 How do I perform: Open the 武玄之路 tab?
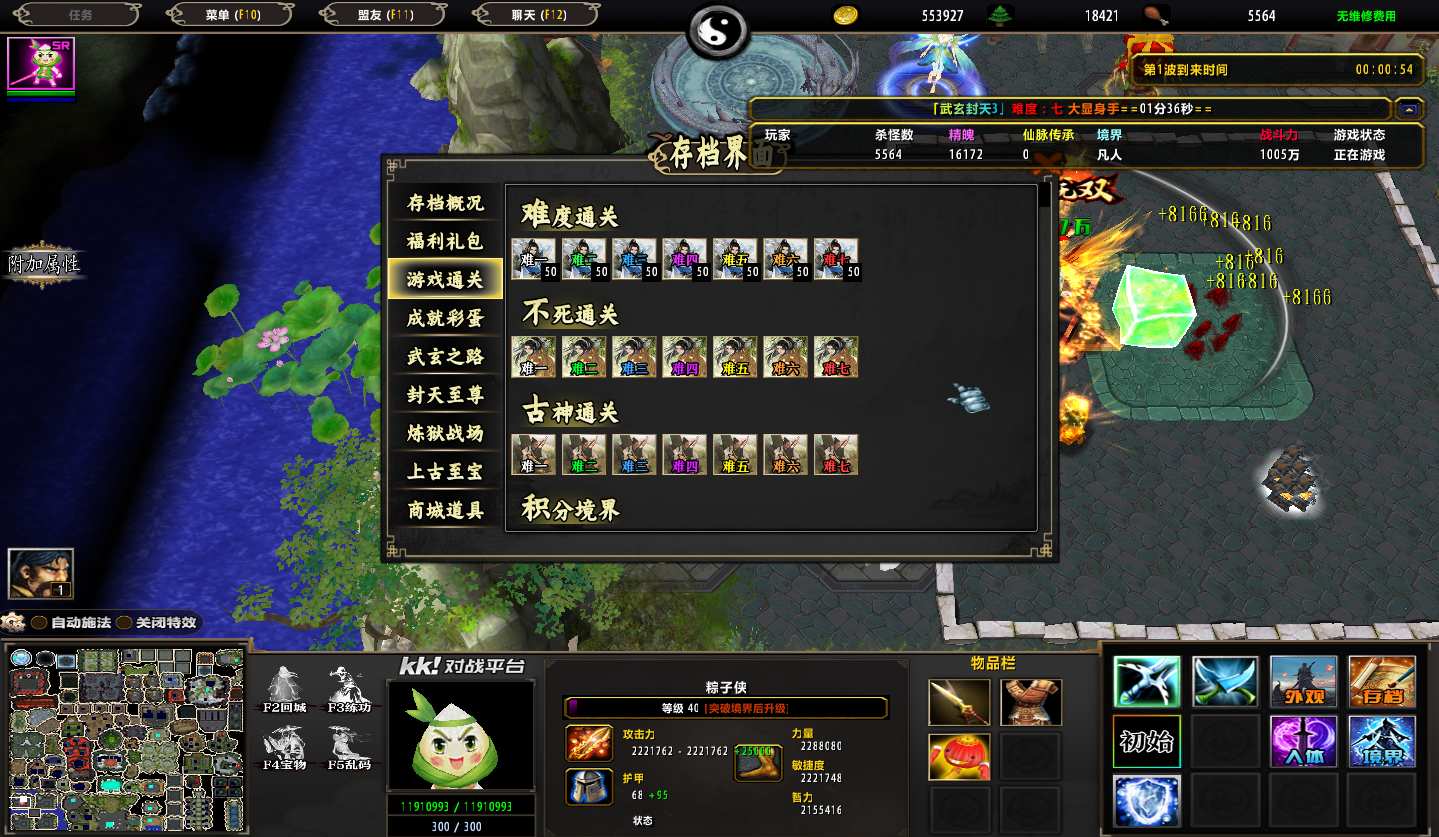[x=445, y=357]
